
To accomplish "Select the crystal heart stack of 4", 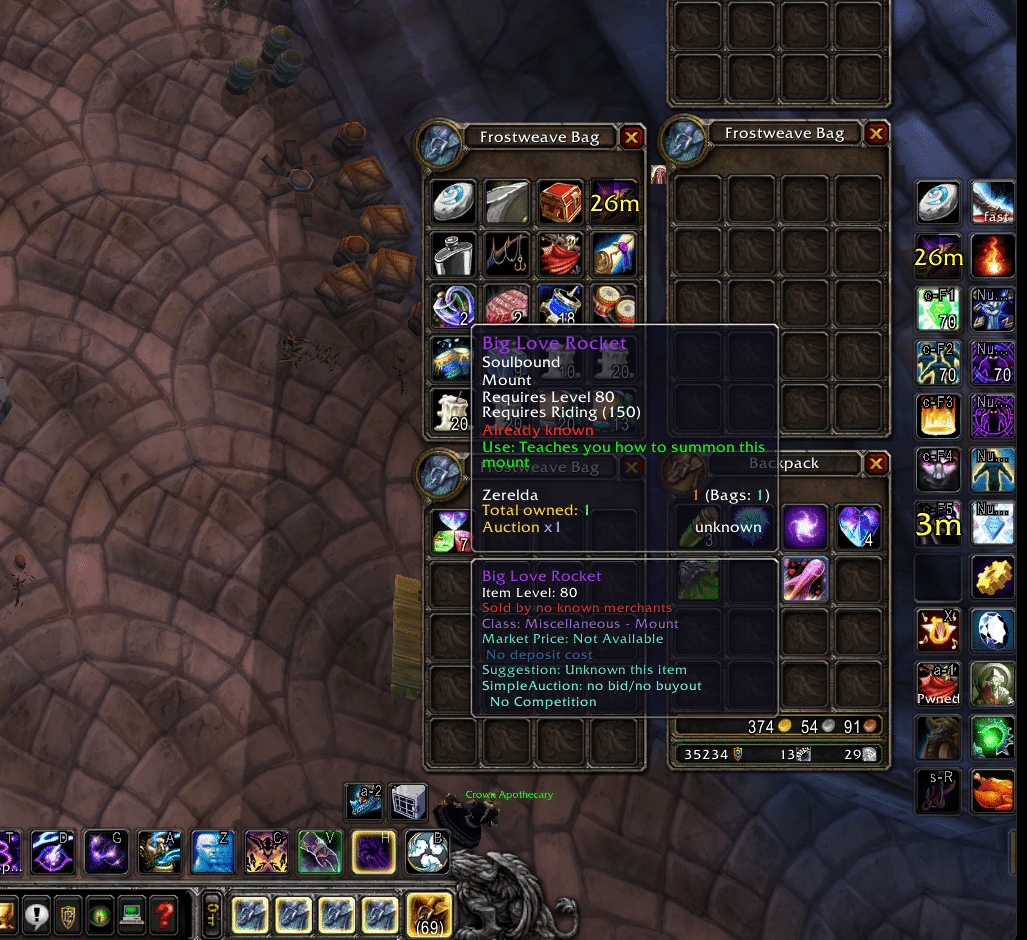I will tap(858, 526).
